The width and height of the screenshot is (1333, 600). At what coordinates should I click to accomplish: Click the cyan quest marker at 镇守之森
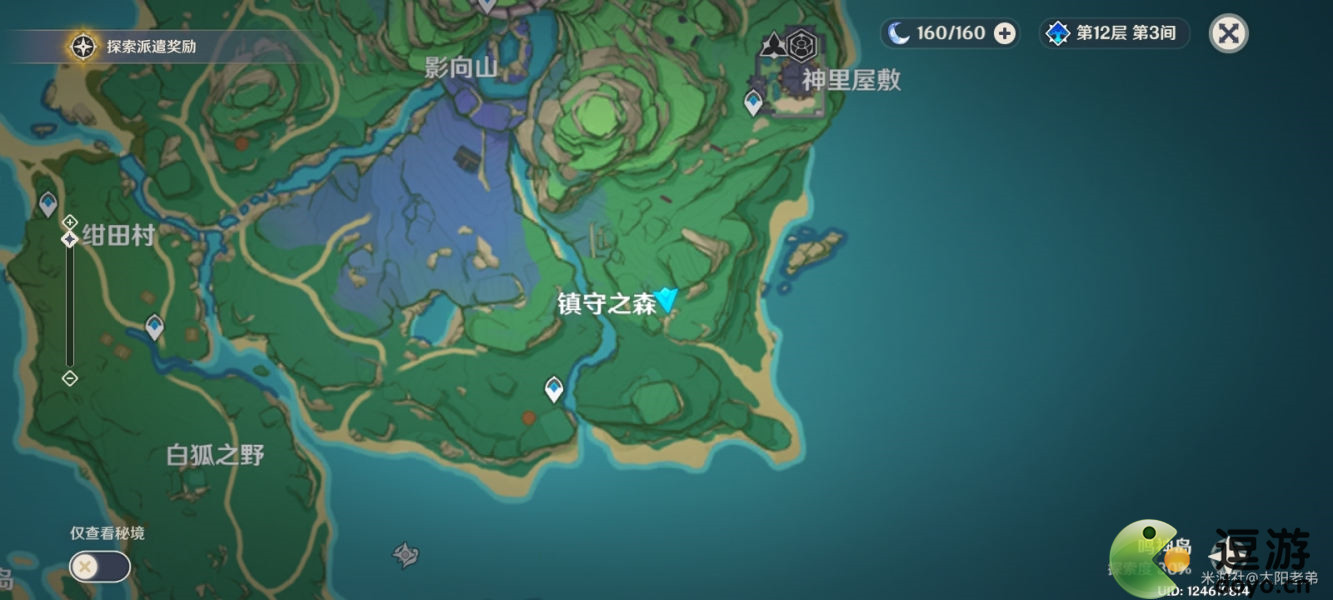point(666,298)
